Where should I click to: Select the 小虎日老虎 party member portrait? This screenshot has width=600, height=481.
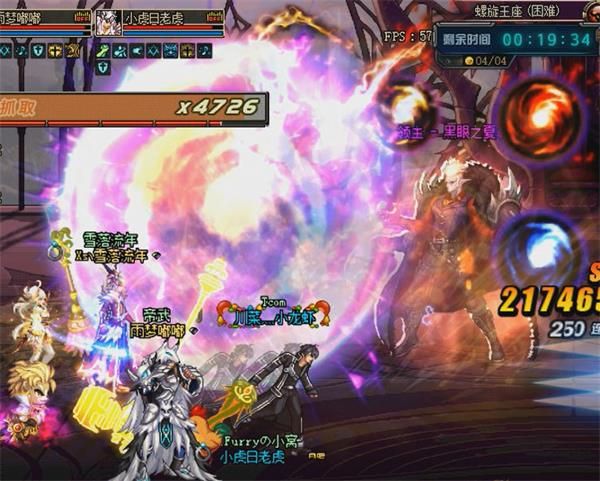108,22
